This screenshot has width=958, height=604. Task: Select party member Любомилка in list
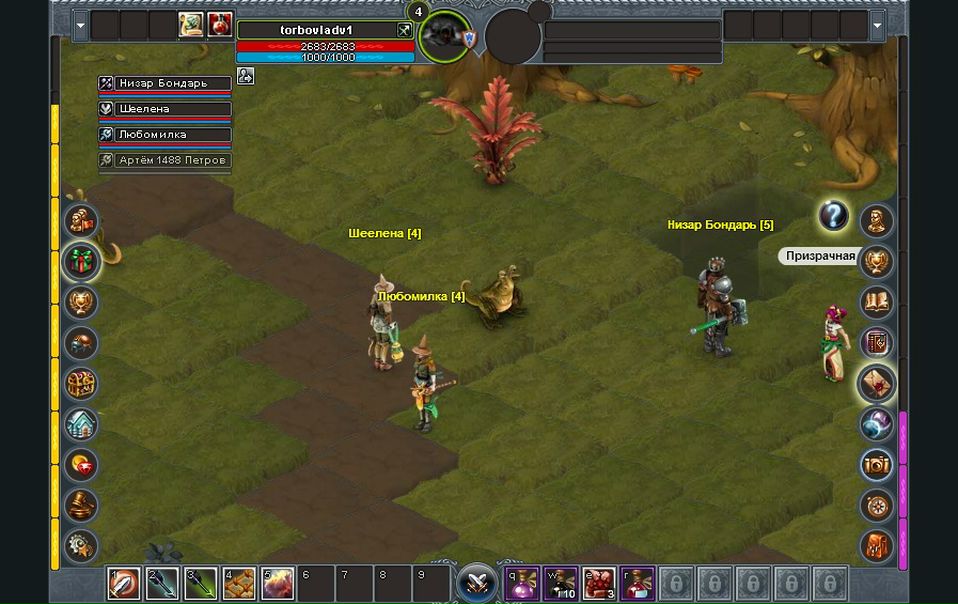pos(165,134)
